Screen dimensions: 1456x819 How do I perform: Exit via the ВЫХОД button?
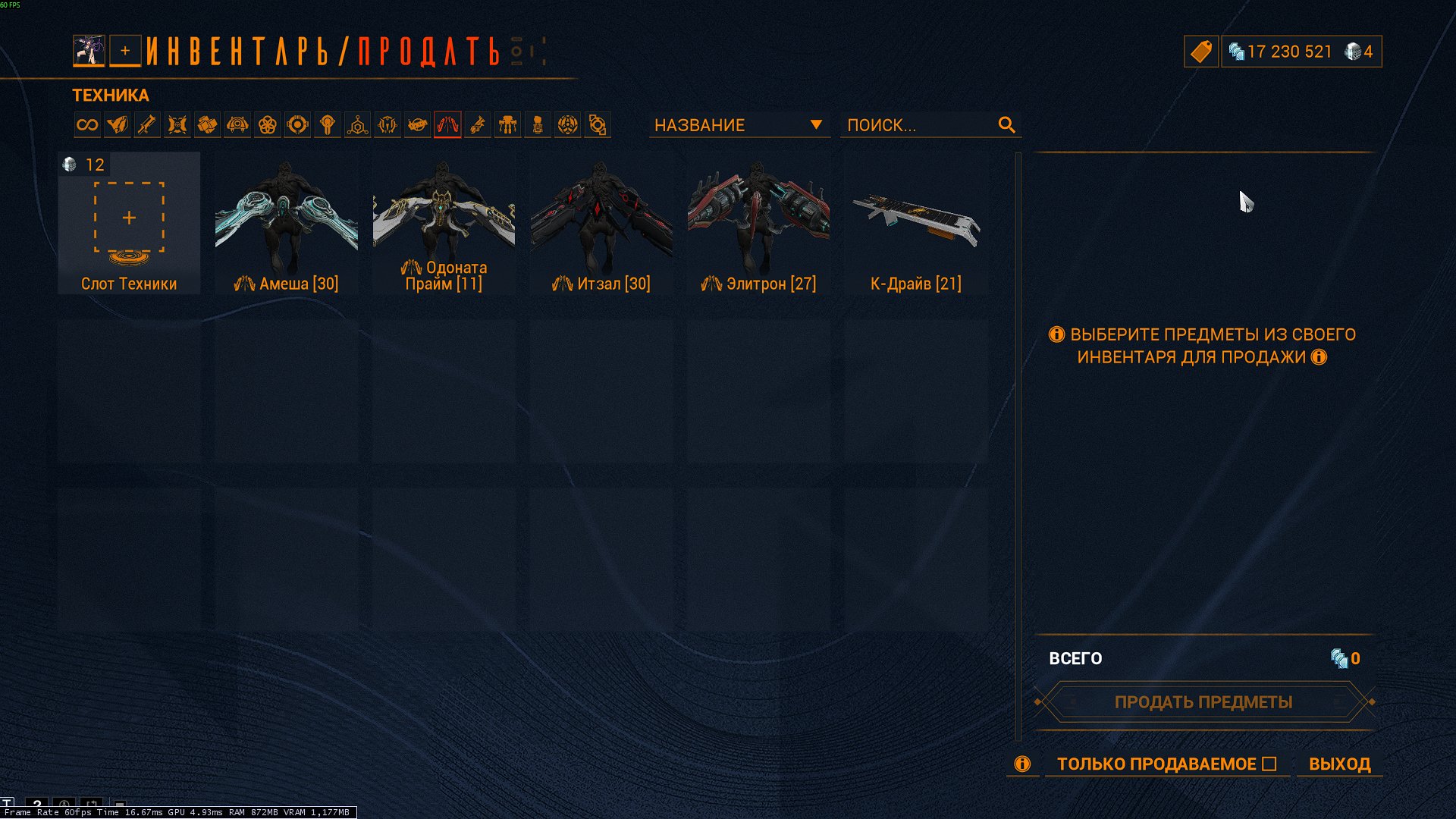pos(1339,764)
